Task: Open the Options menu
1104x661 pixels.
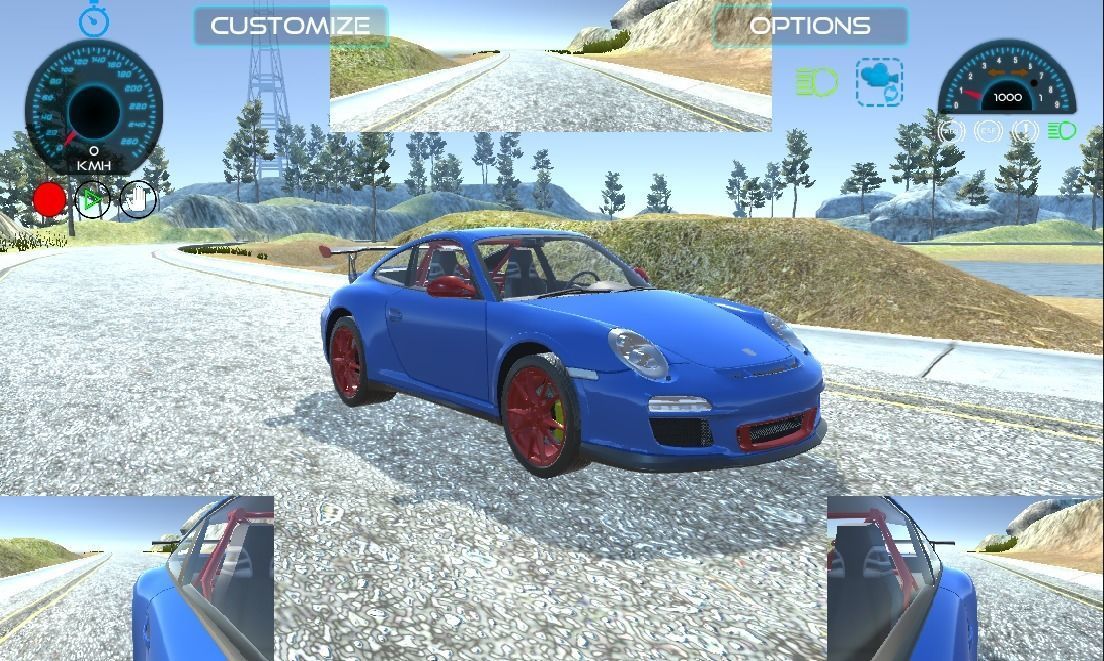Action: coord(809,26)
